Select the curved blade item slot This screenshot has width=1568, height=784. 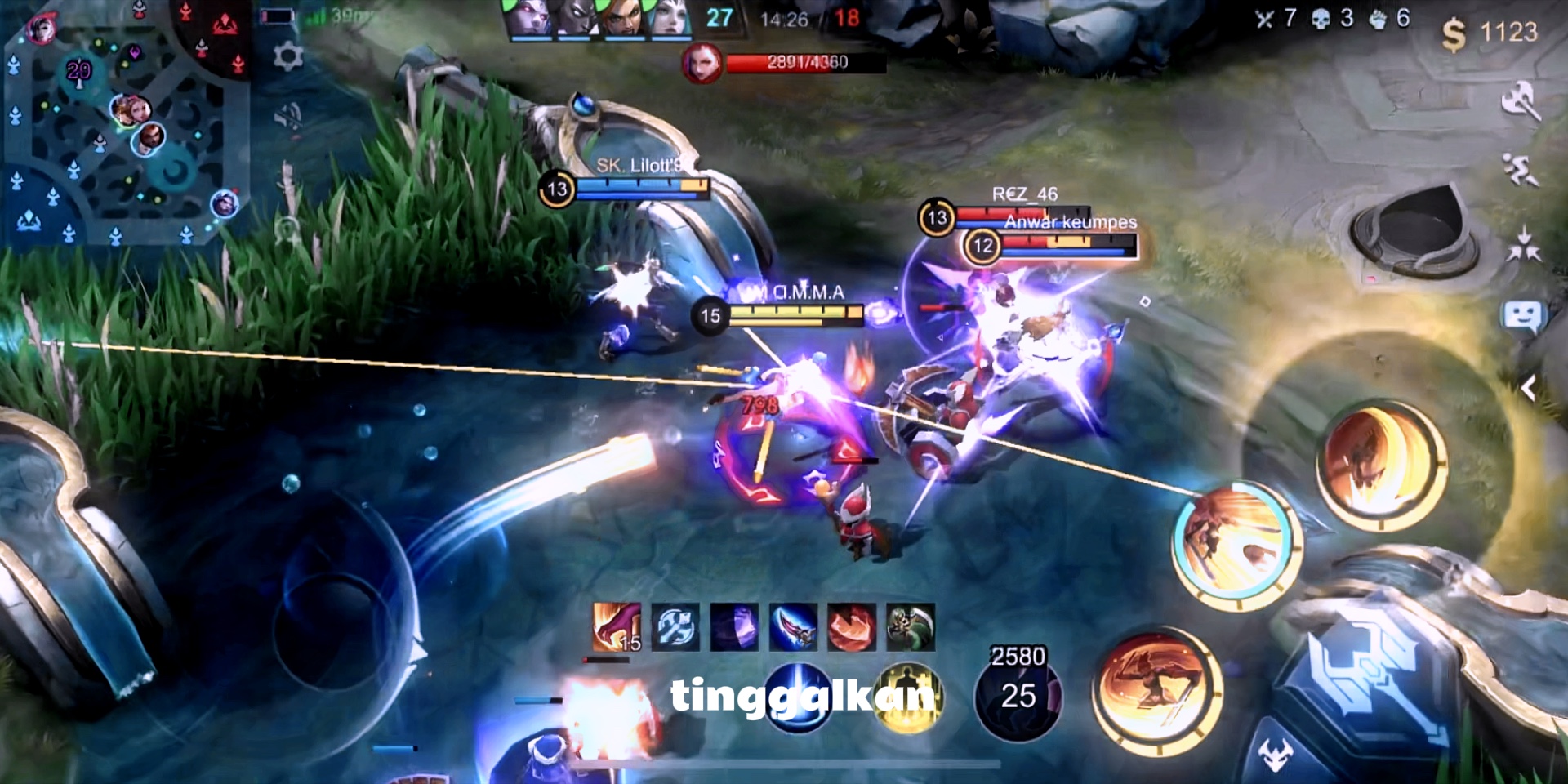click(793, 627)
